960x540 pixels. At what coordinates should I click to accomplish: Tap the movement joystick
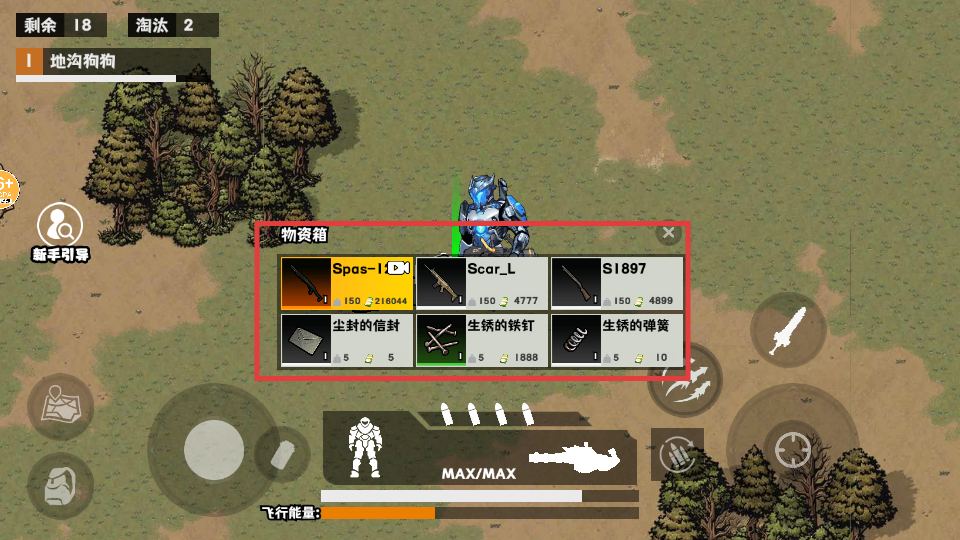[213, 449]
